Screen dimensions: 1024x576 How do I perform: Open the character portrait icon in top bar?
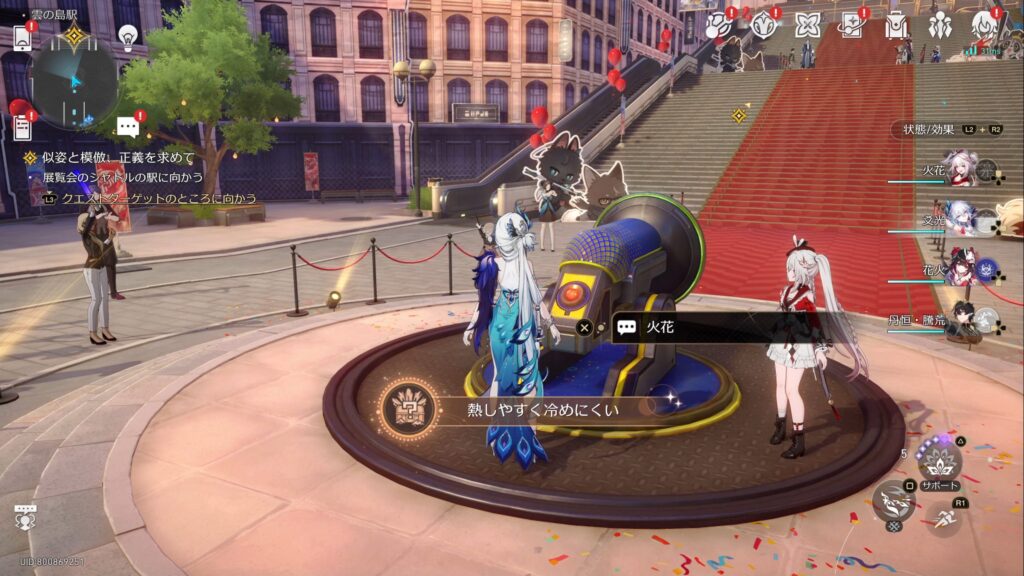[983, 24]
